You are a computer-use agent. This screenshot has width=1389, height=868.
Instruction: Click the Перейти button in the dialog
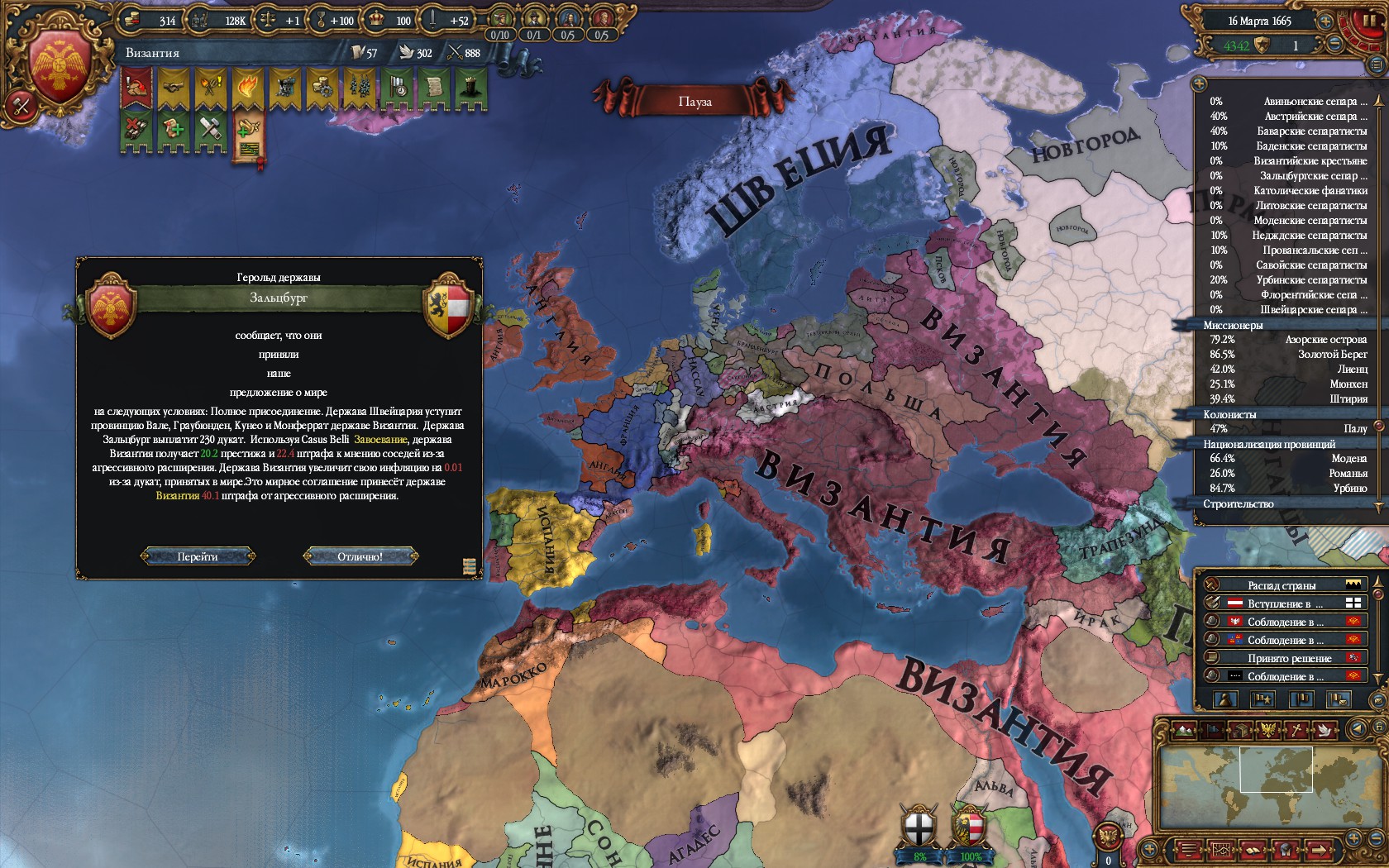(198, 556)
